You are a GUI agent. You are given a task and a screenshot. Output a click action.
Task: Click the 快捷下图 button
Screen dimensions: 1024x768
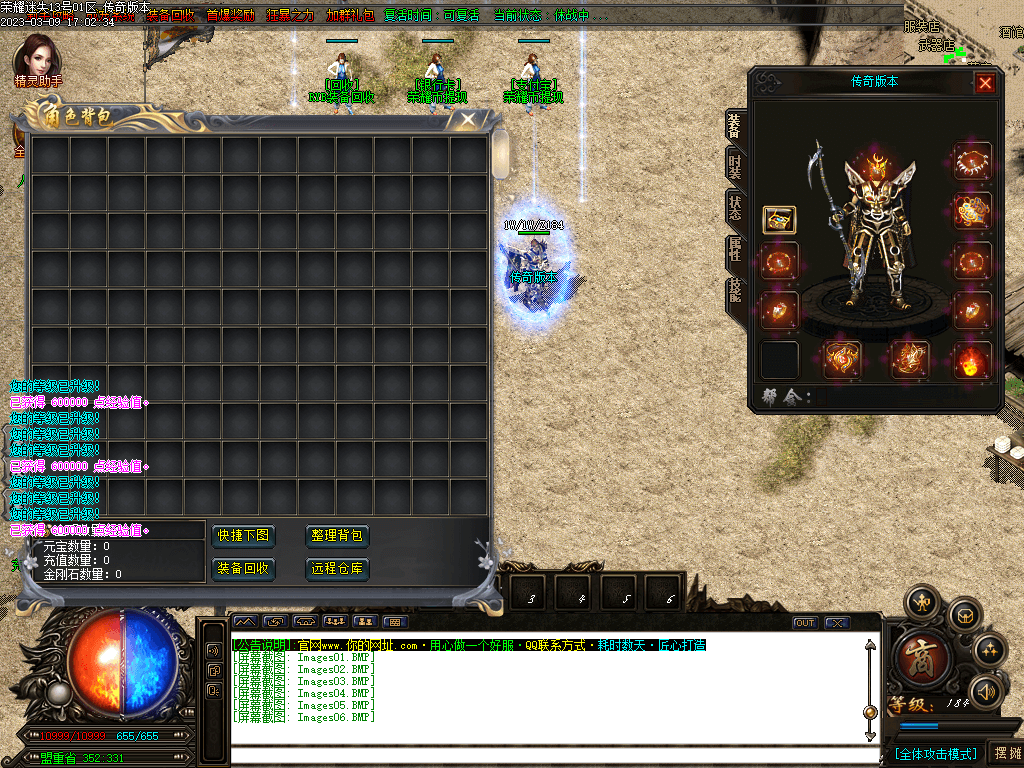coord(243,536)
